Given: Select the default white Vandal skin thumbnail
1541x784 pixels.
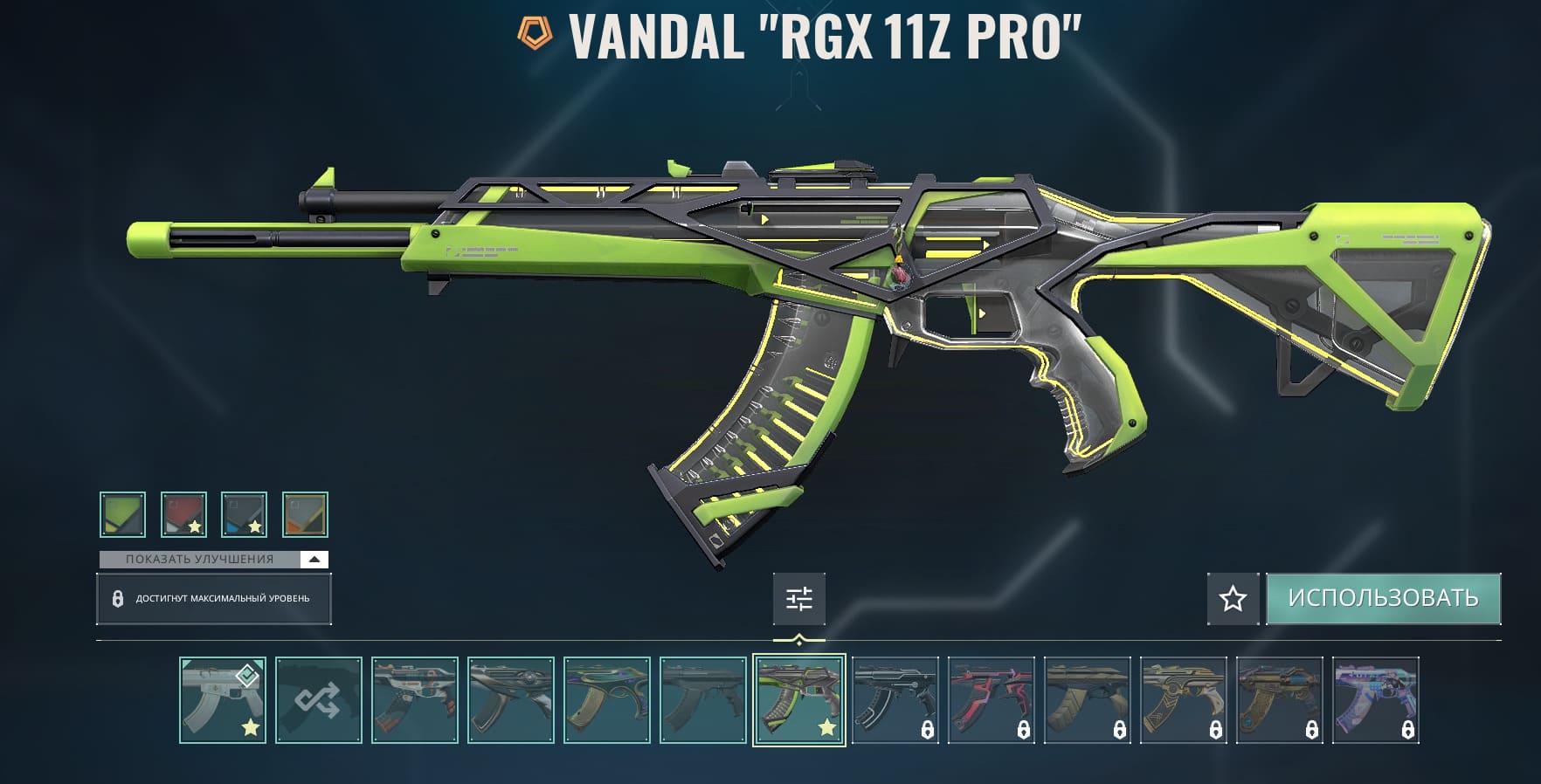Looking at the screenshot, I should [x=223, y=699].
